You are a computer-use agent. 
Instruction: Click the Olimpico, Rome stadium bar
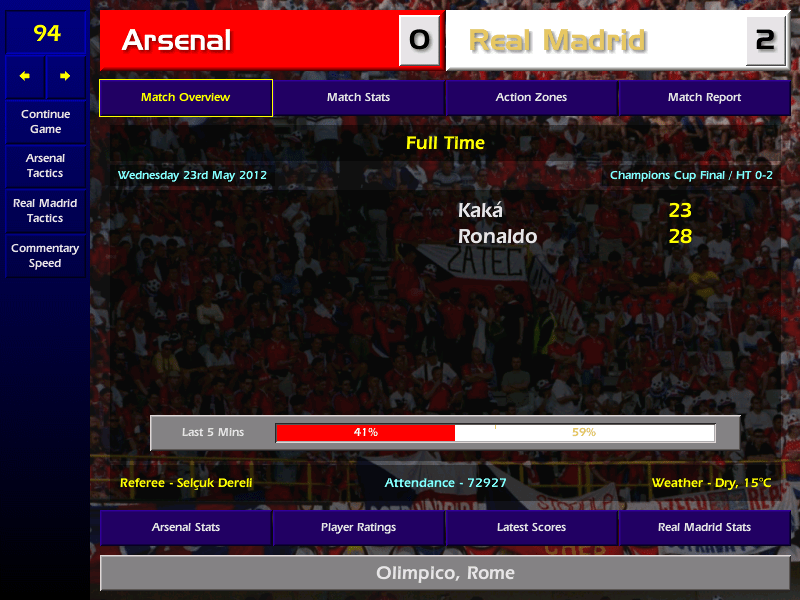(445, 573)
